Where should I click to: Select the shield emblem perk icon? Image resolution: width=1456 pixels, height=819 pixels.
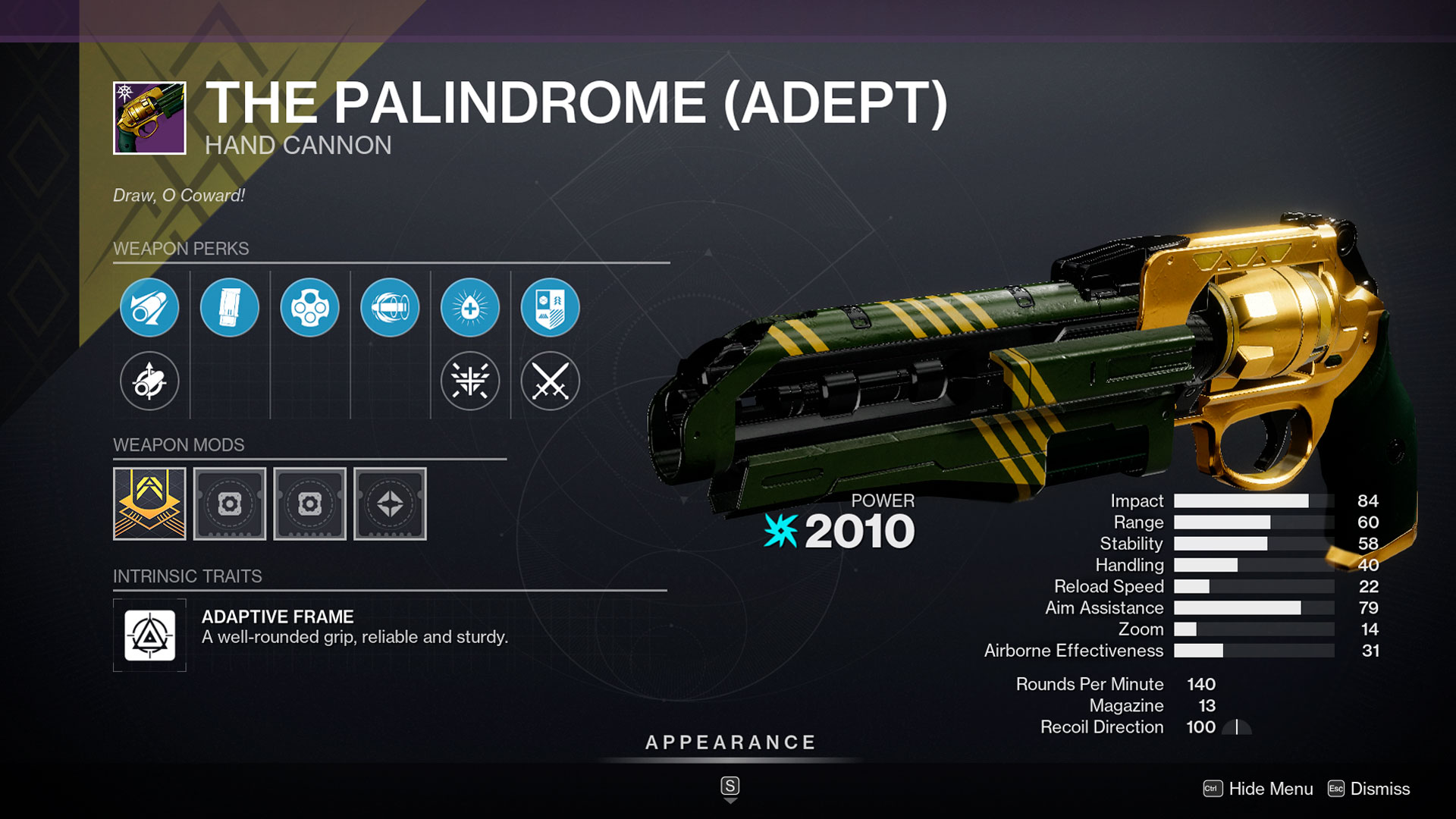click(x=550, y=308)
